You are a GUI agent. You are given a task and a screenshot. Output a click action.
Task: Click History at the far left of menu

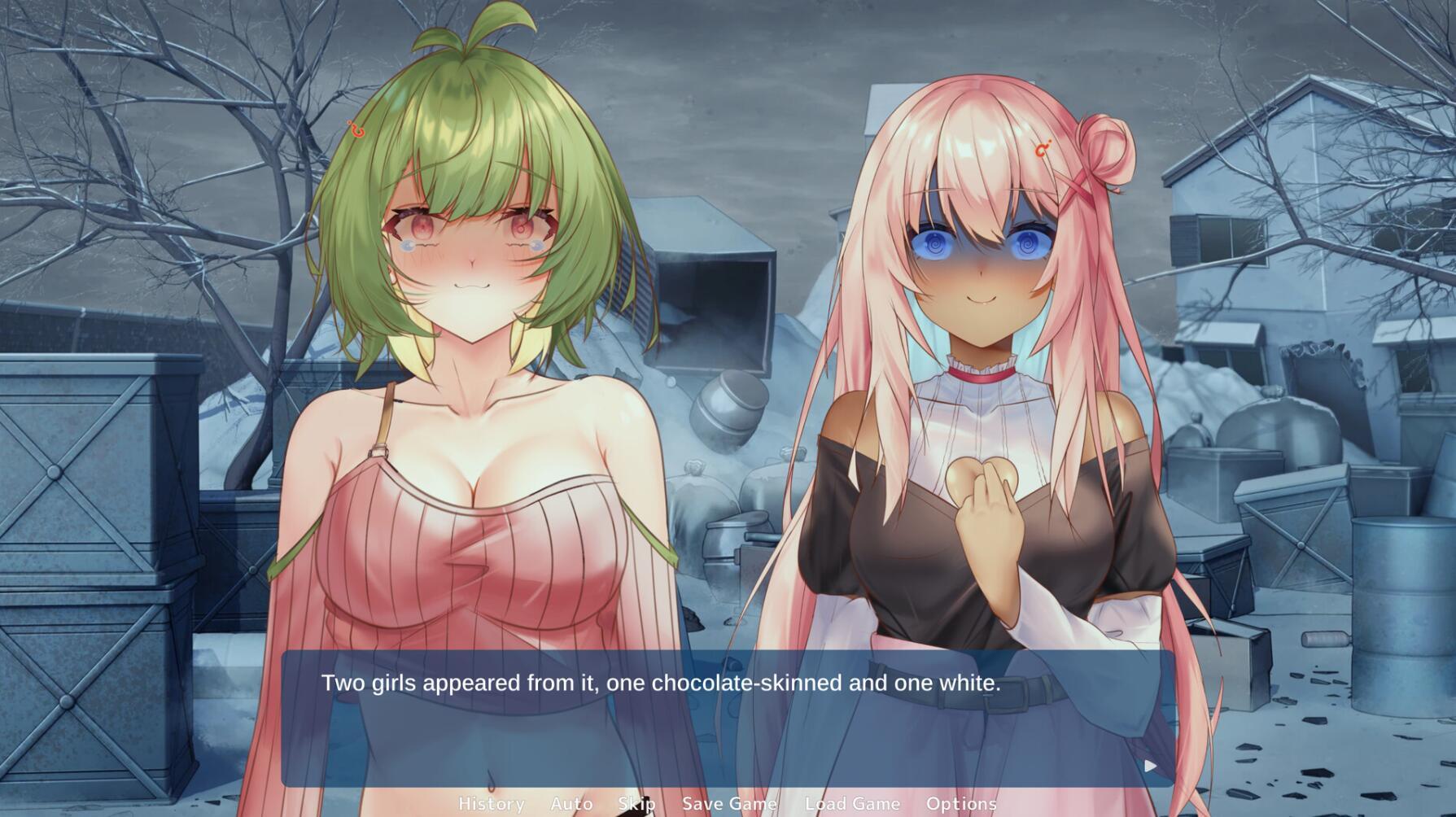tap(493, 803)
